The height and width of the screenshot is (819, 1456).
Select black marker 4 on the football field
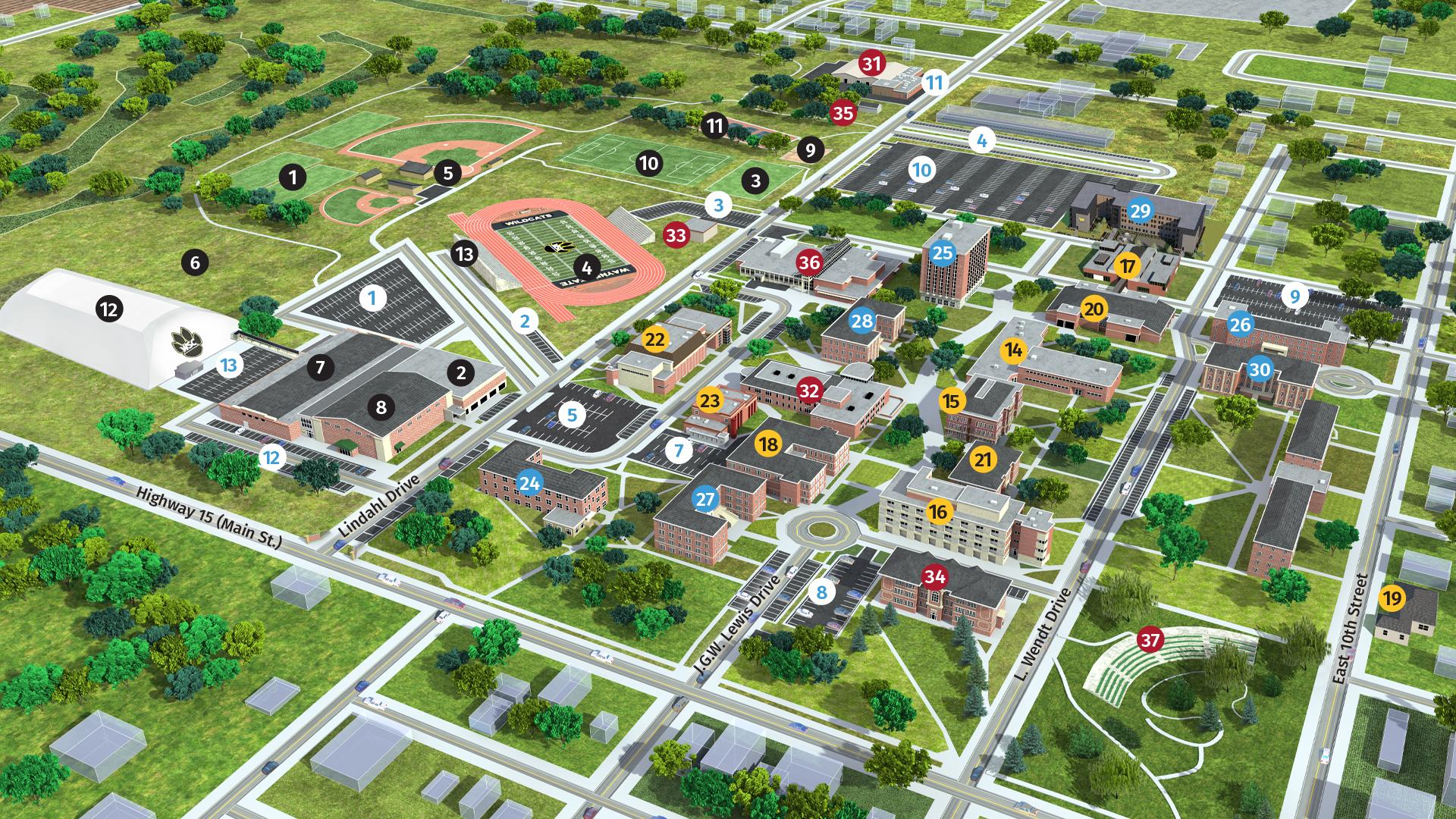tap(586, 266)
